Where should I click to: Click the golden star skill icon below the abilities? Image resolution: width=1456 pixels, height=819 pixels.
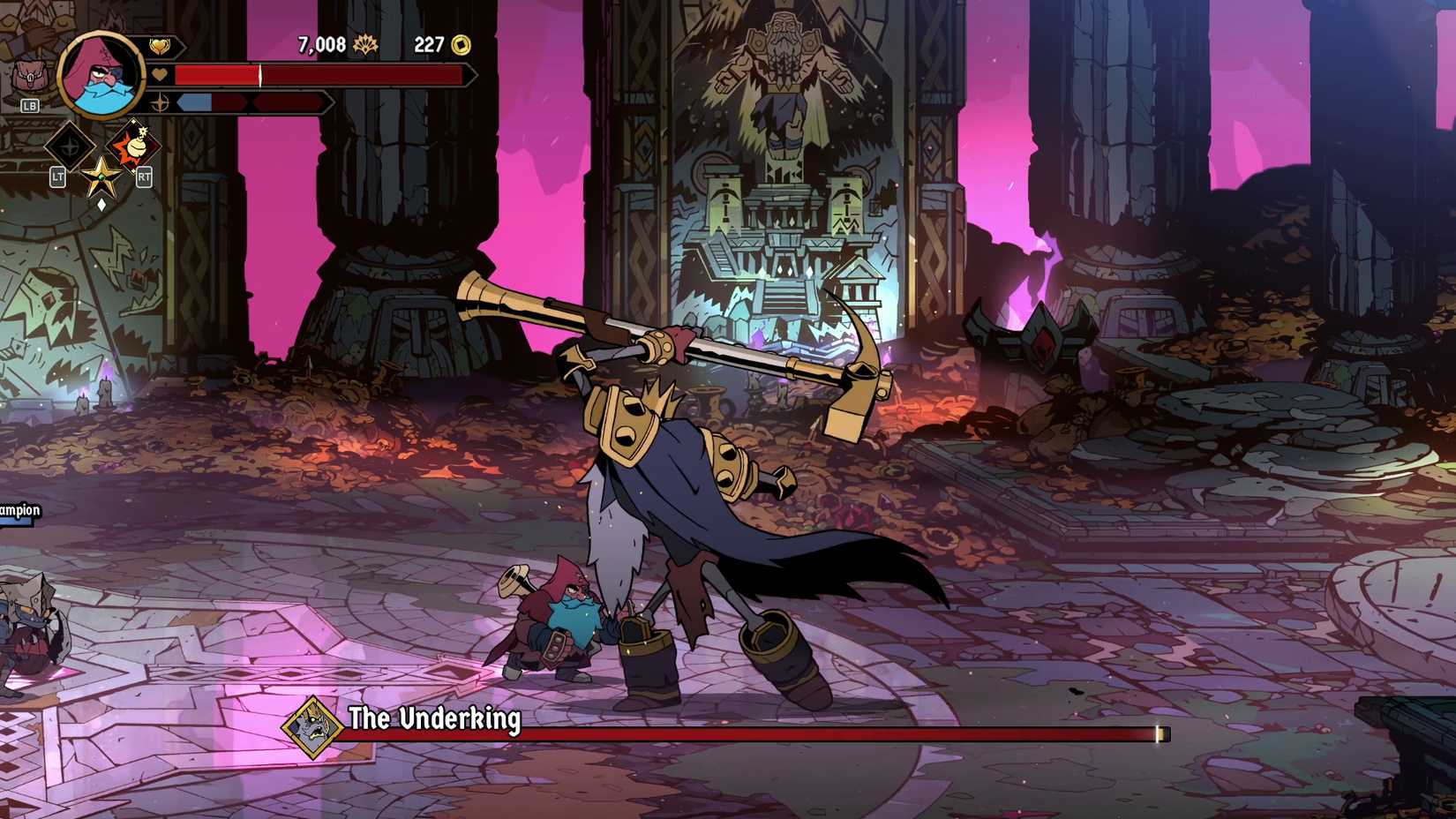102,175
